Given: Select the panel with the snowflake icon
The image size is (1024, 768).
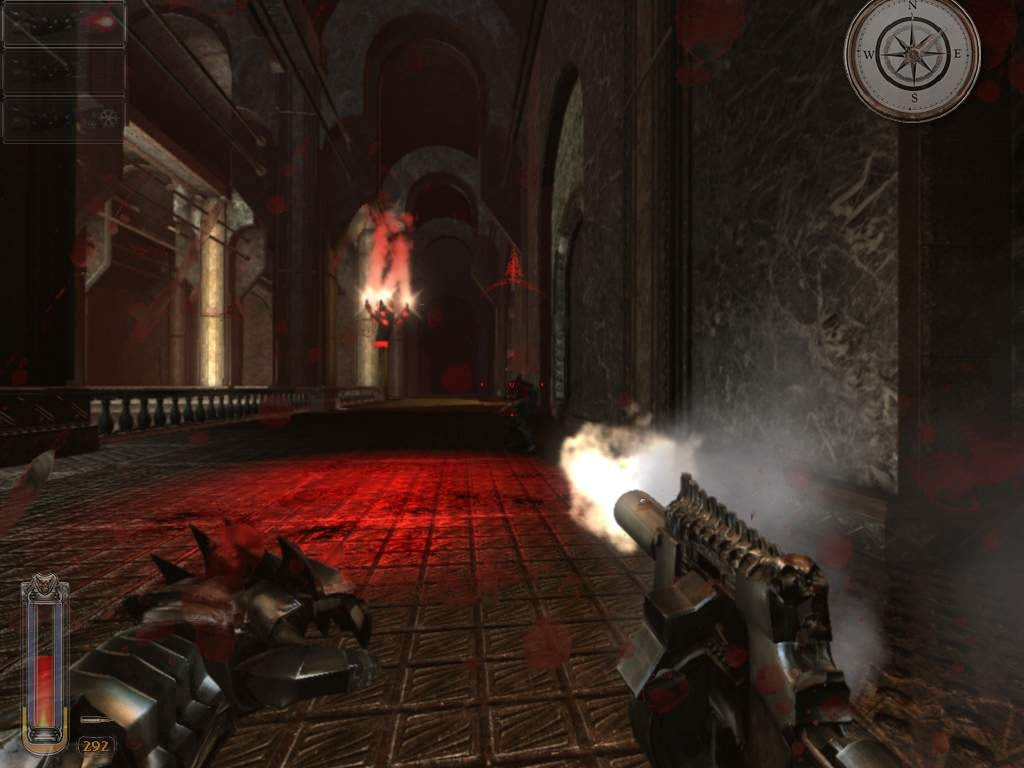Looking at the screenshot, I should (64, 119).
